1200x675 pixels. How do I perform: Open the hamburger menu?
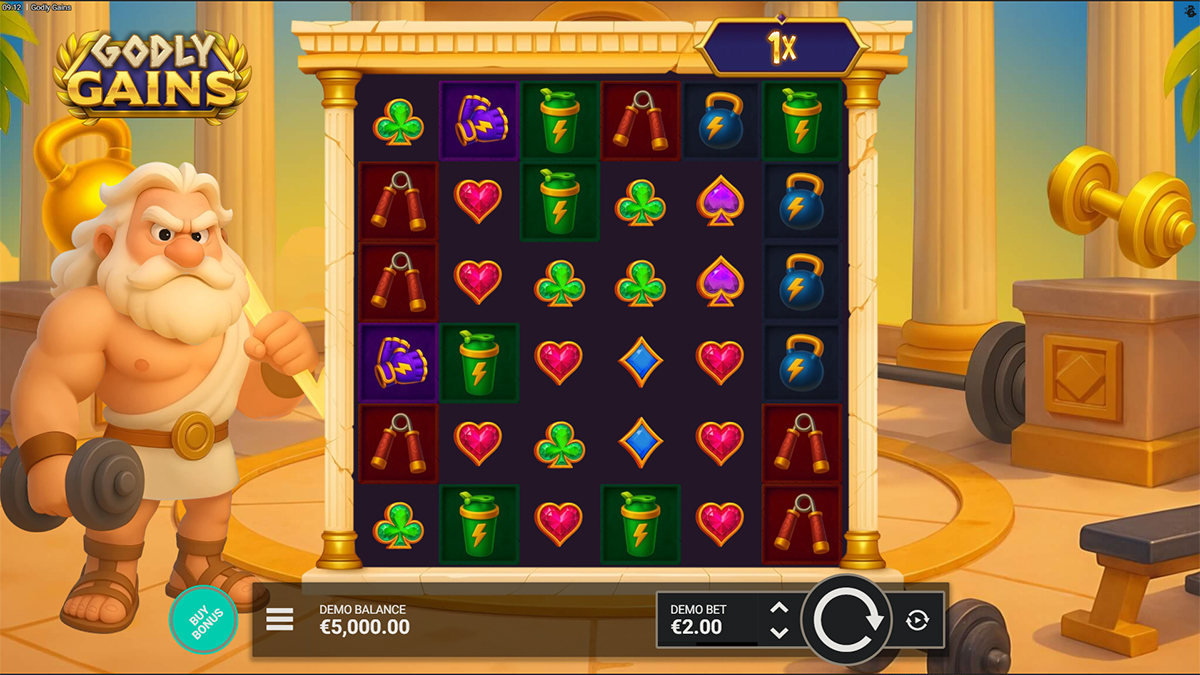pos(280,620)
